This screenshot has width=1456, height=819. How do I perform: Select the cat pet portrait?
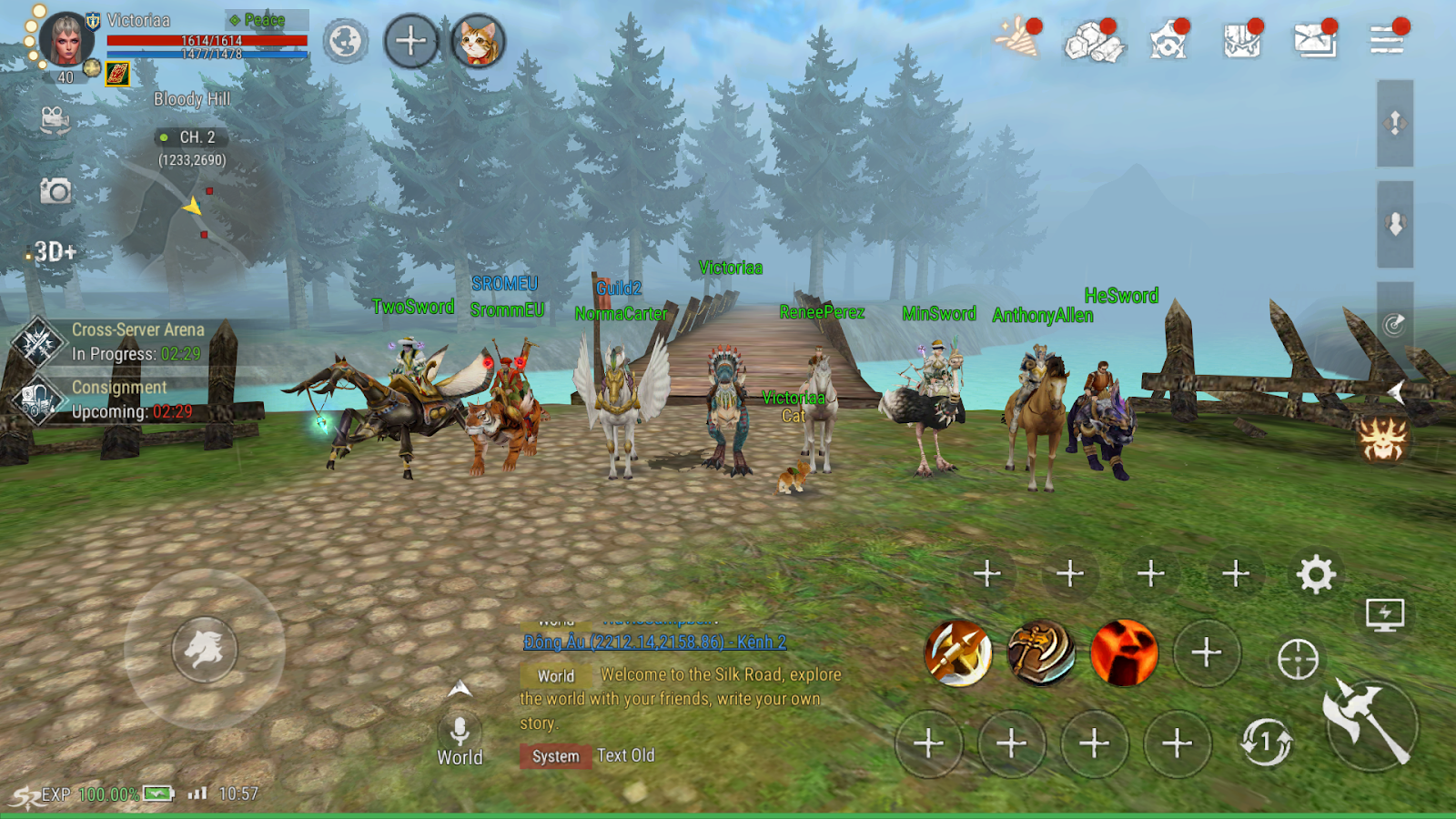[478, 42]
